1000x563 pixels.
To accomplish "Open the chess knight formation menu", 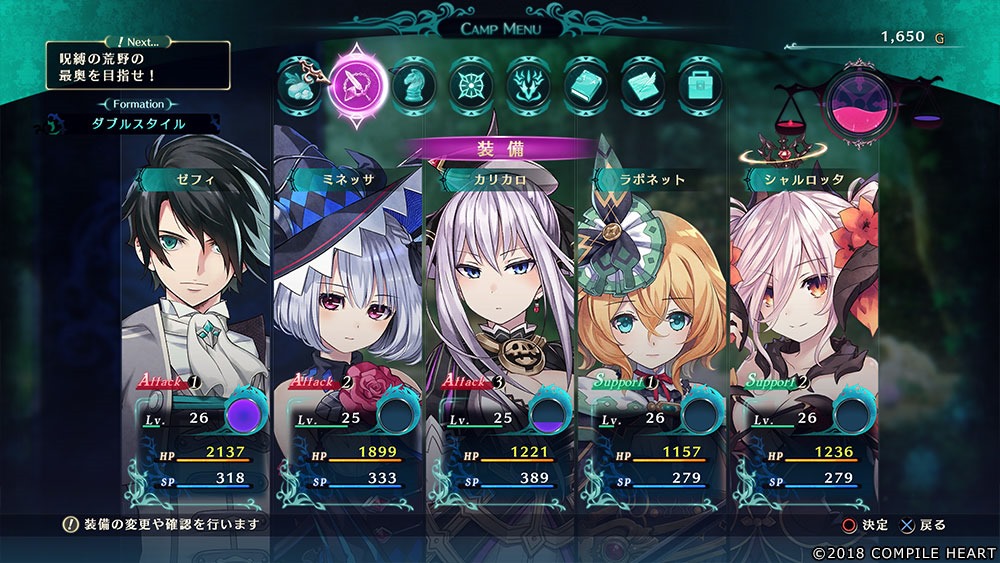I will tap(412, 83).
